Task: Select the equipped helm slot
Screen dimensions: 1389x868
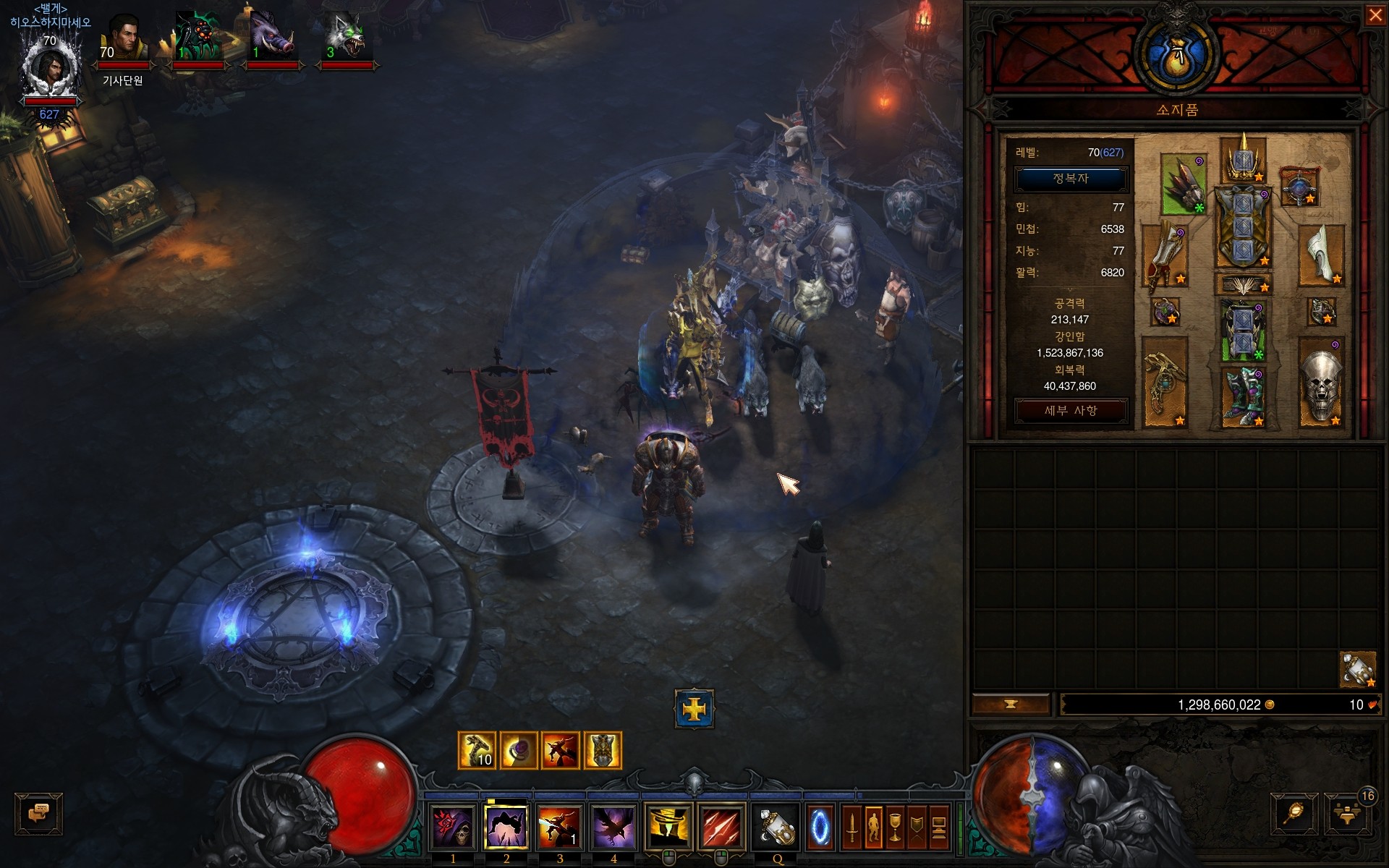Action: pos(1243,159)
